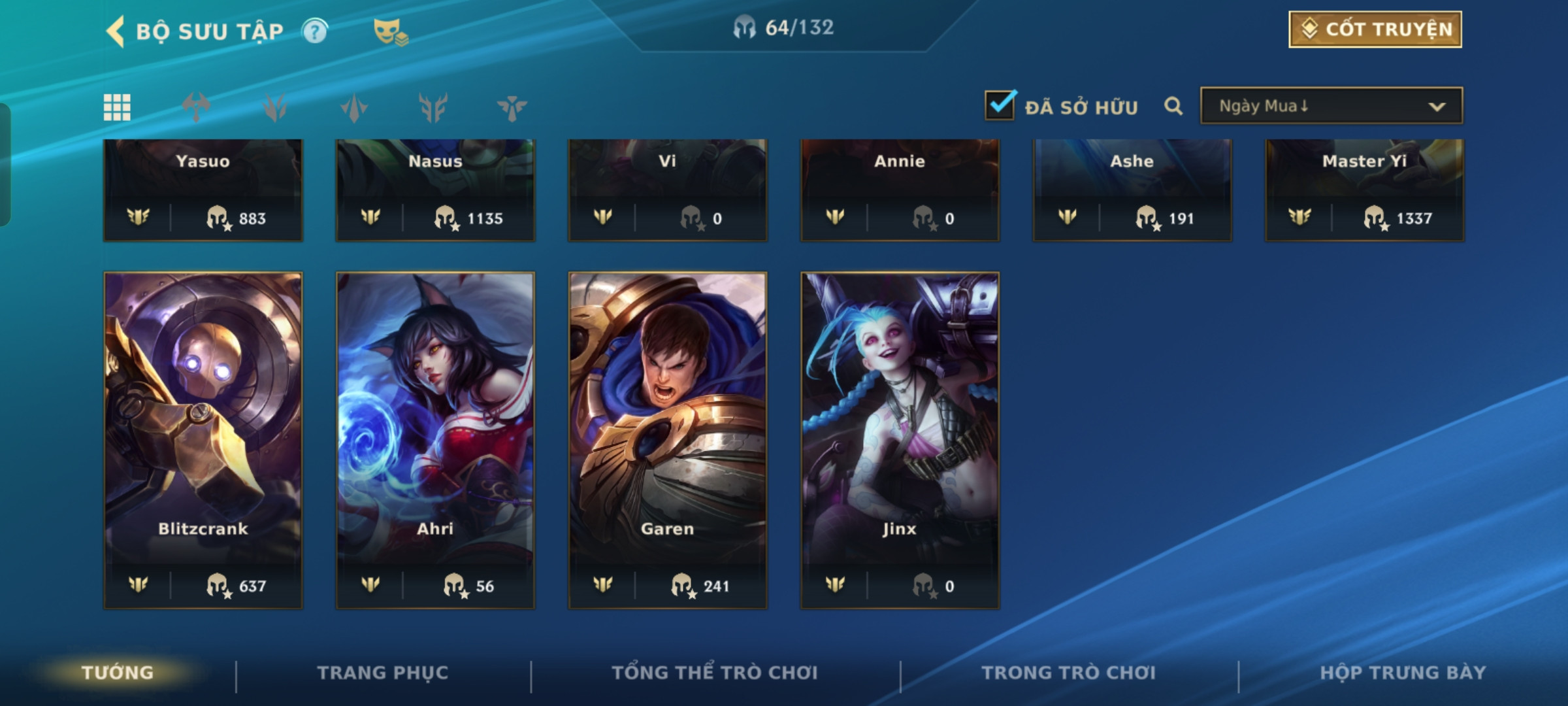Choose the Ahri champion card

tap(435, 439)
